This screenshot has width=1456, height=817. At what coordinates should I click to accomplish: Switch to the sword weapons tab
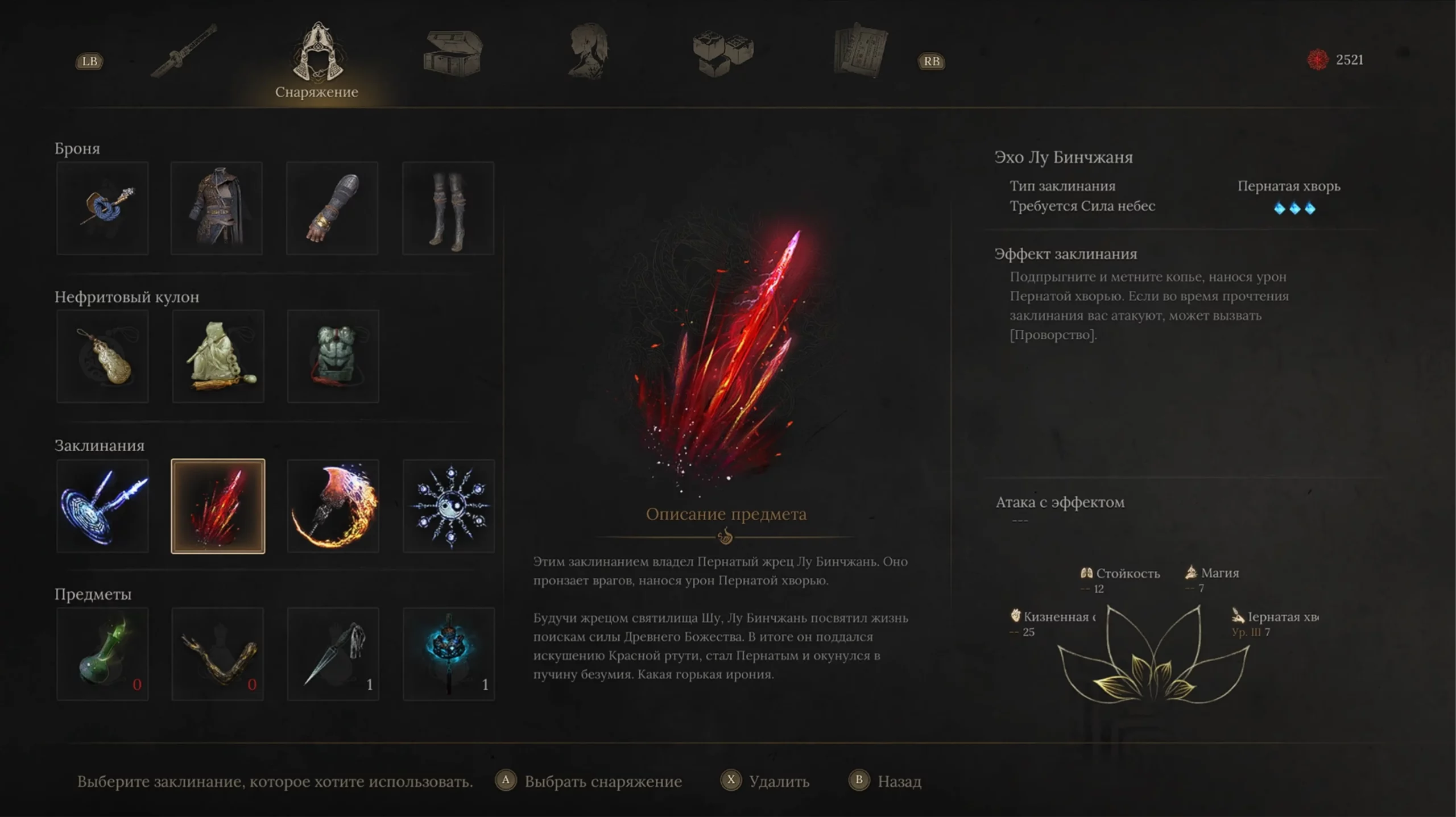[184, 51]
